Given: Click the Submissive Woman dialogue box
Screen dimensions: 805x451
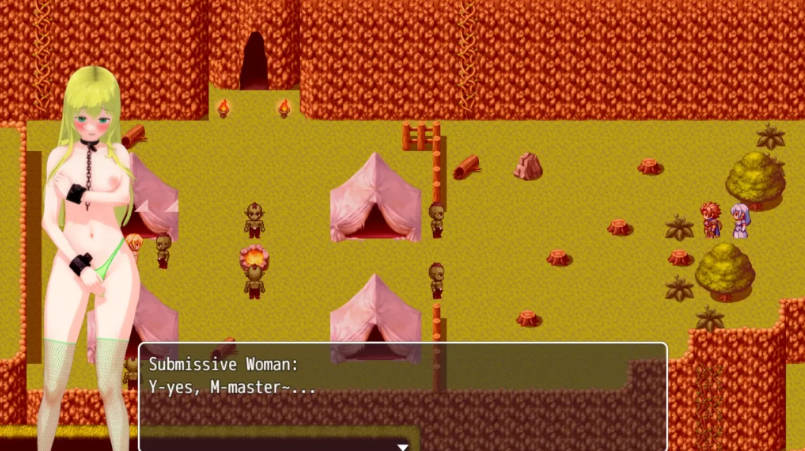Looking at the screenshot, I should point(403,396).
